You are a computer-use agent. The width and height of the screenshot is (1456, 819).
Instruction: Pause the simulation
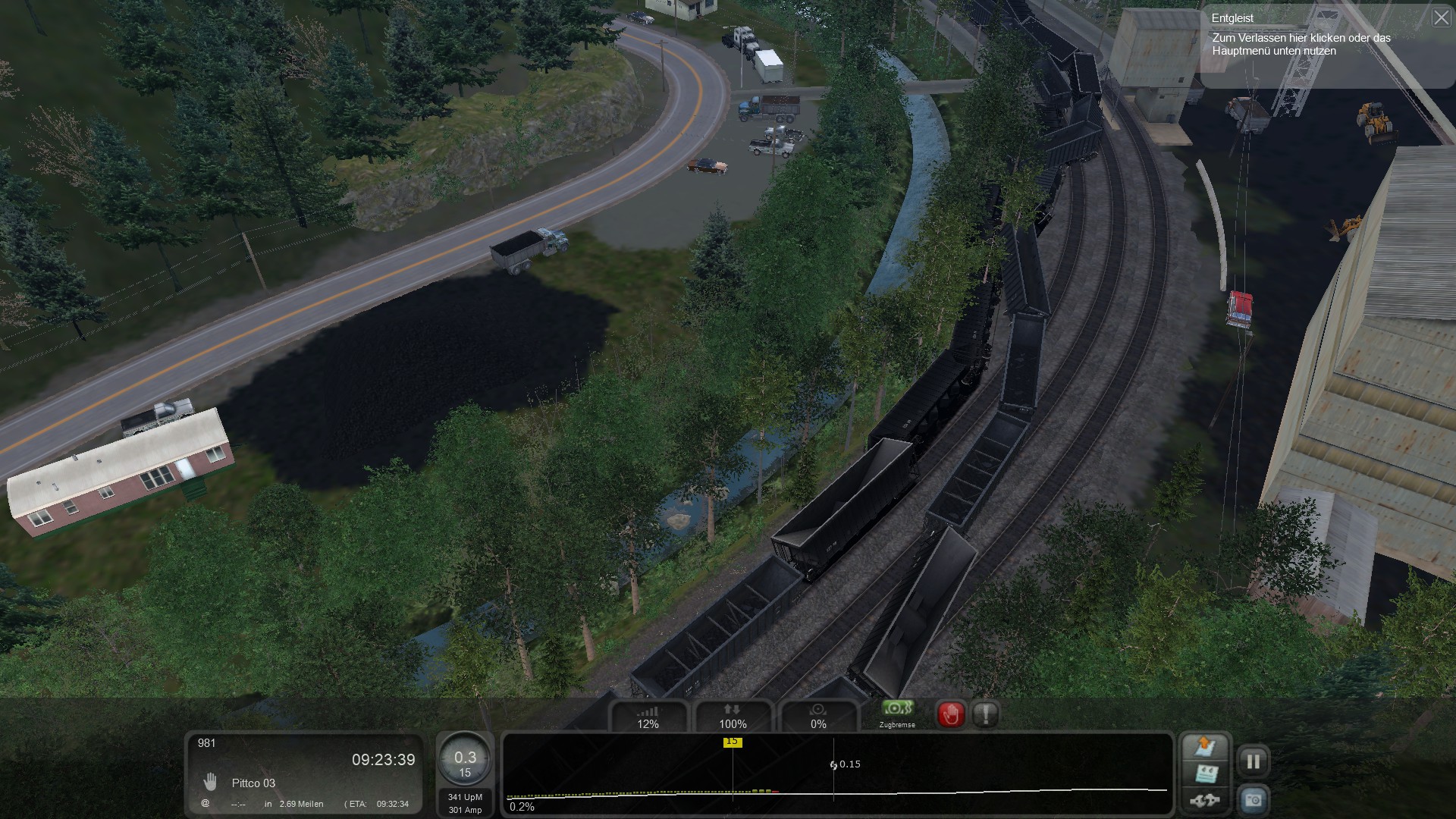pyautogui.click(x=1253, y=761)
